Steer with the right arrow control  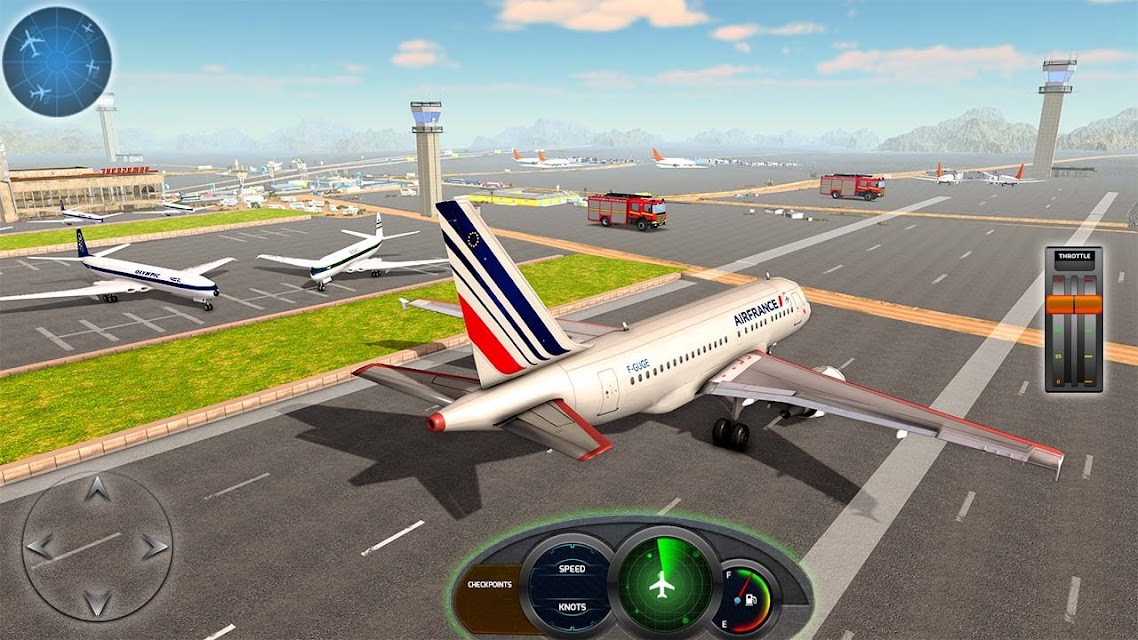pyautogui.click(x=153, y=546)
